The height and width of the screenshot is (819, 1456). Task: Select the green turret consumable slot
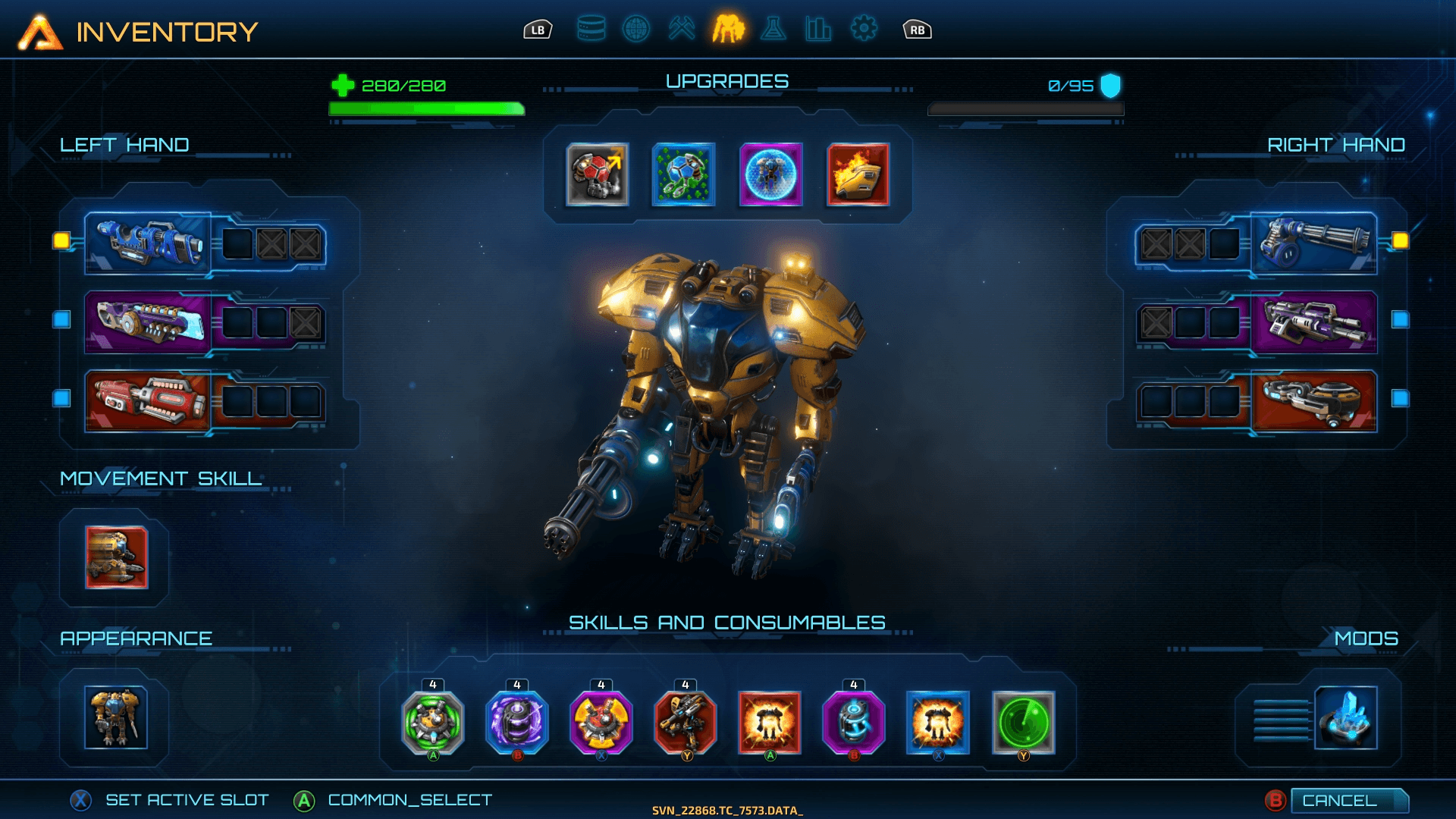433,723
